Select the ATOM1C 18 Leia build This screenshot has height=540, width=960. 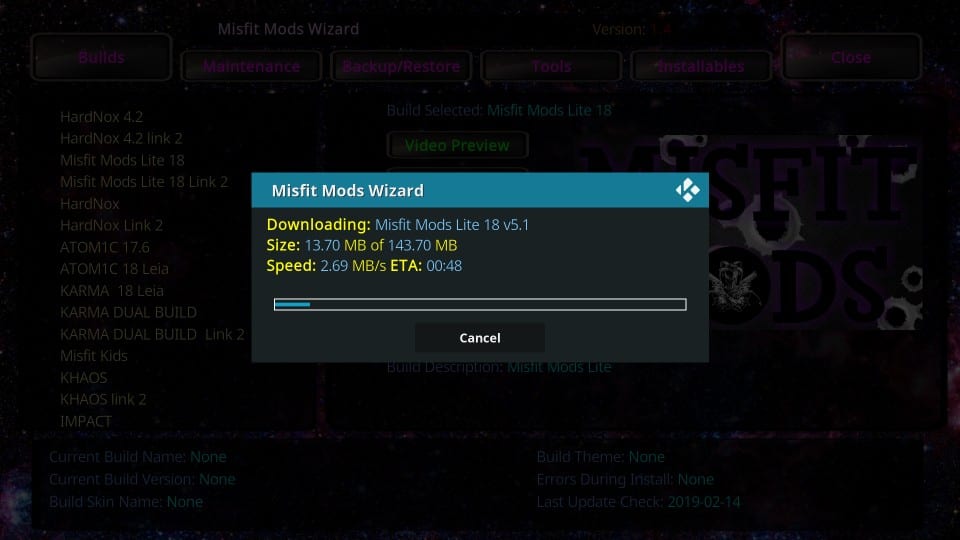(114, 269)
